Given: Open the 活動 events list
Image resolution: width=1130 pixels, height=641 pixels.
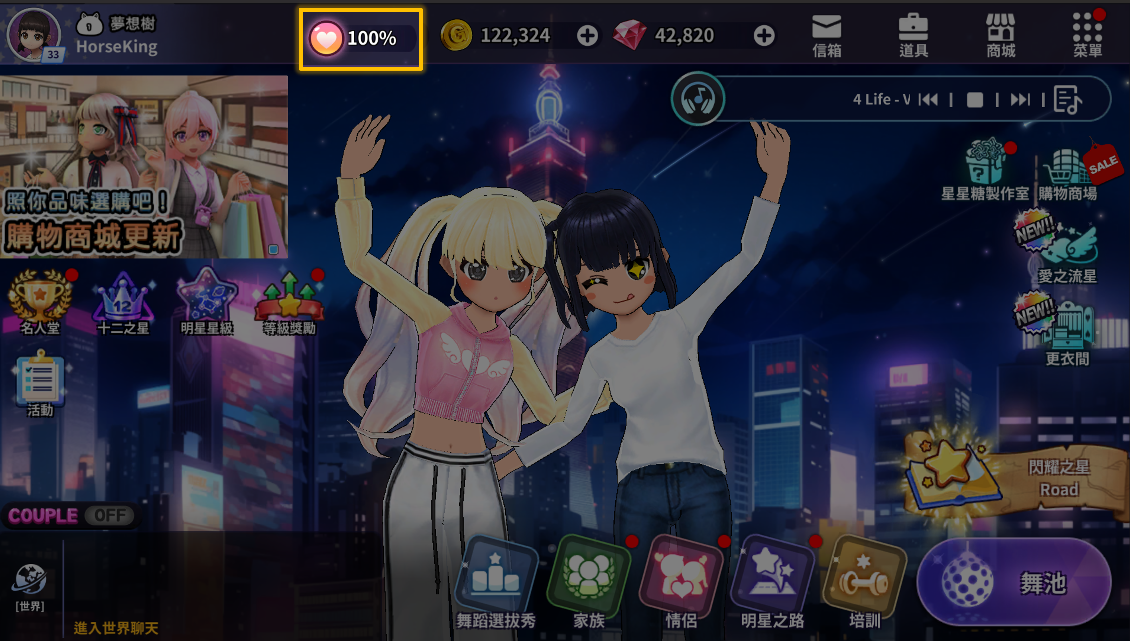Looking at the screenshot, I should click(40, 386).
